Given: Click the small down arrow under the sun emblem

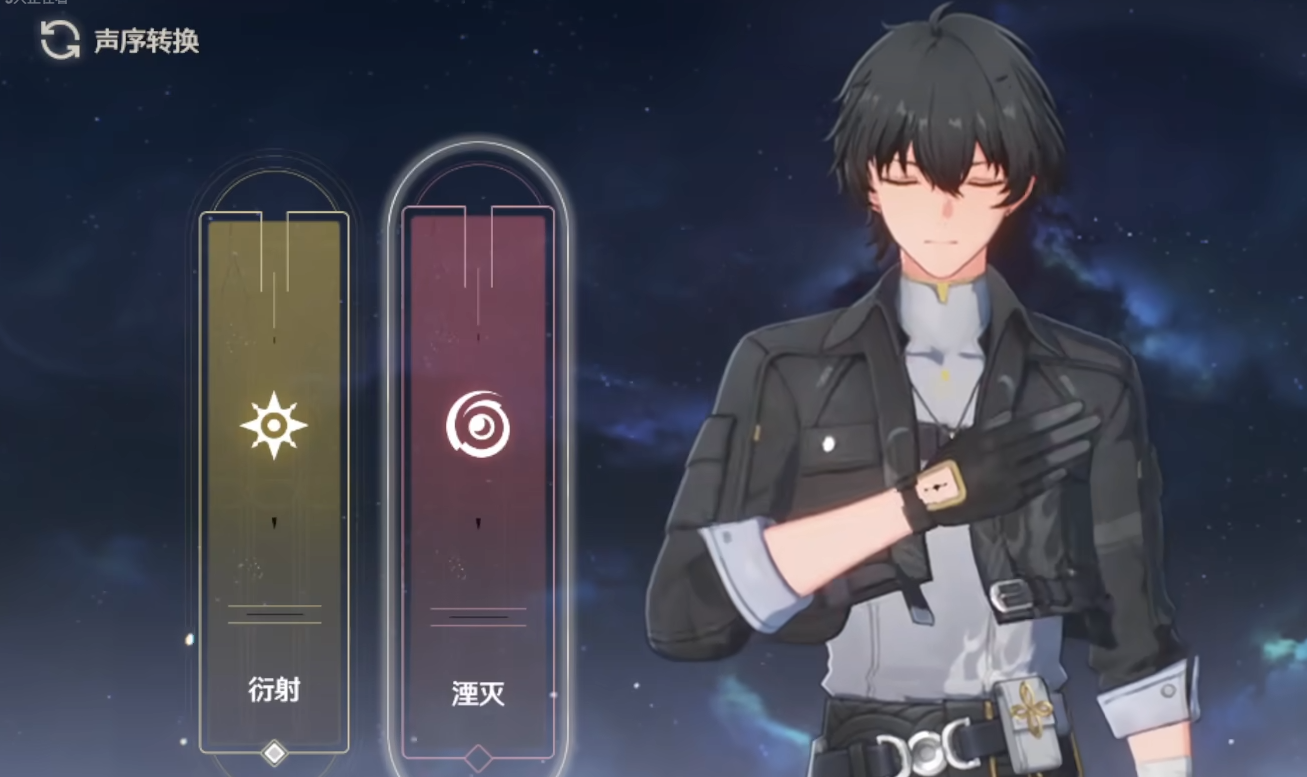Looking at the screenshot, I should point(272,522).
